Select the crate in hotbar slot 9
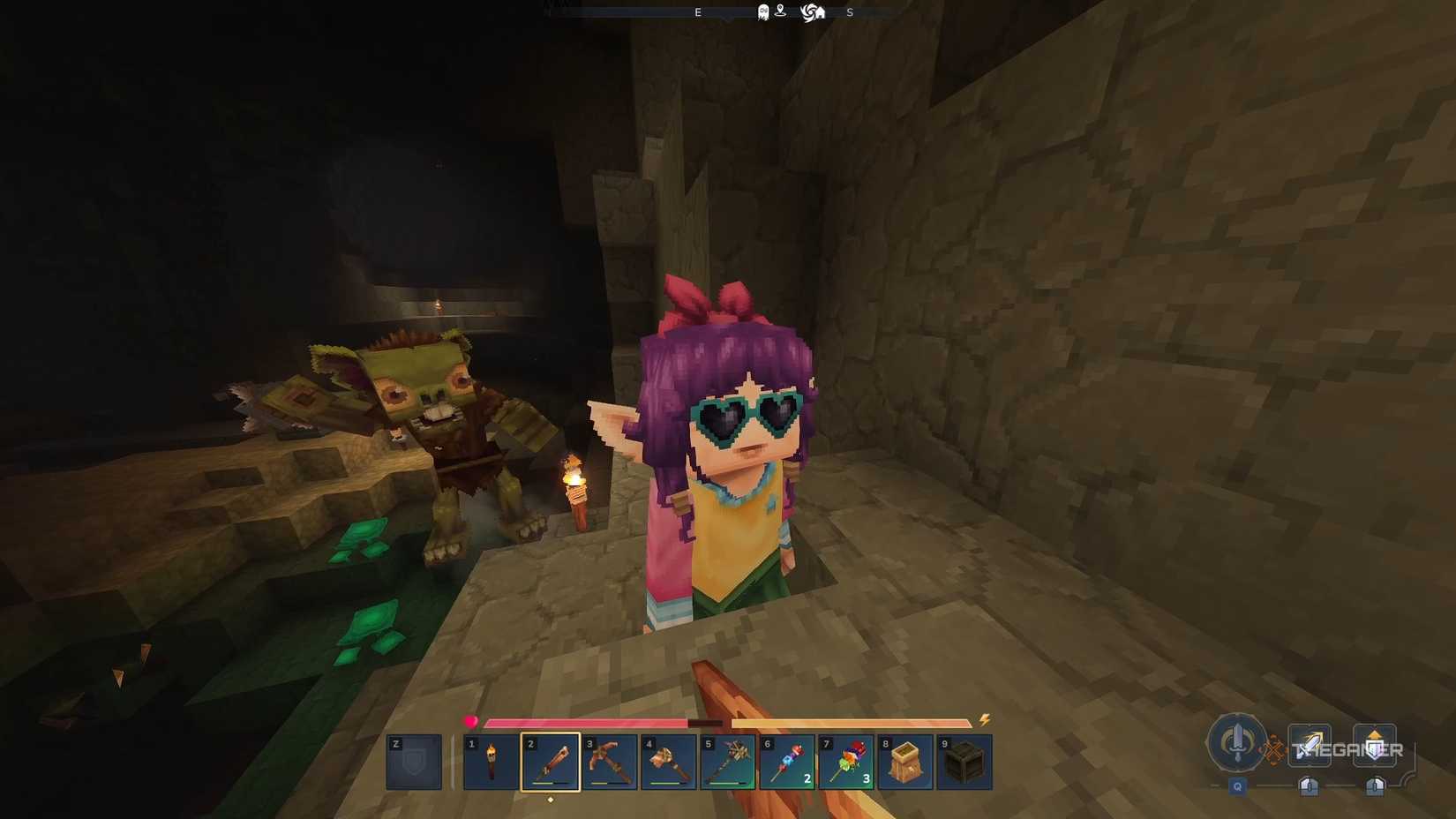The image size is (1456, 819). 963,762
